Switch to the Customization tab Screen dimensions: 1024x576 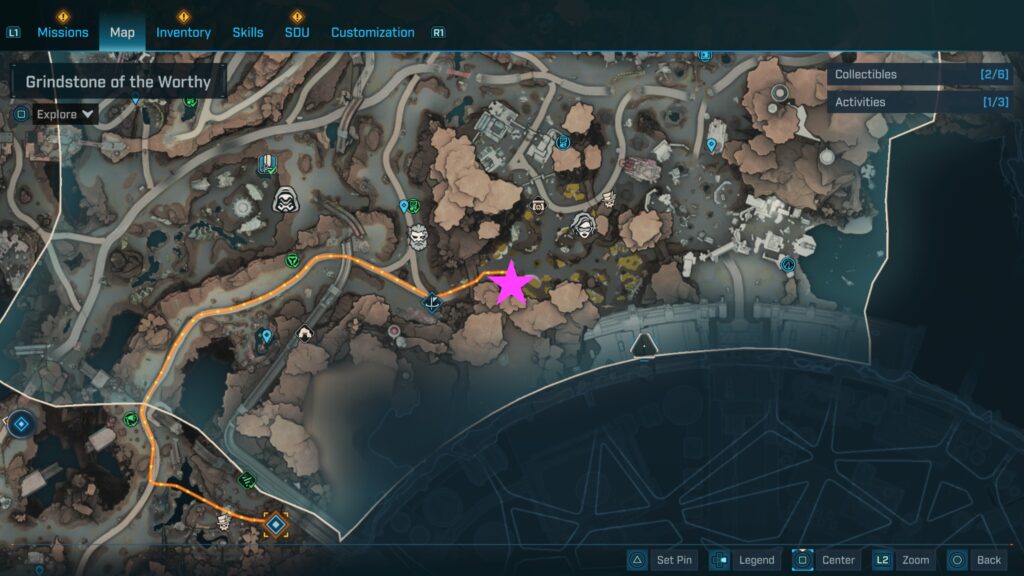pyautogui.click(x=372, y=32)
